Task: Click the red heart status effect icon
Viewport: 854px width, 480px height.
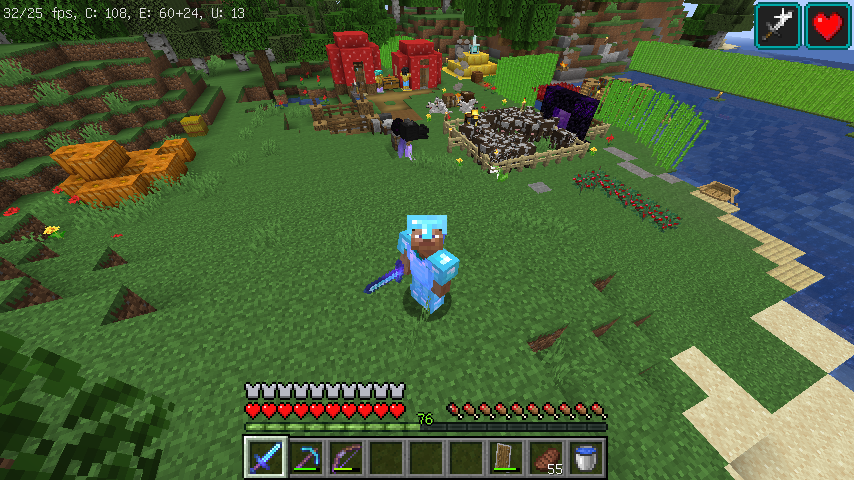Action: (x=828, y=26)
